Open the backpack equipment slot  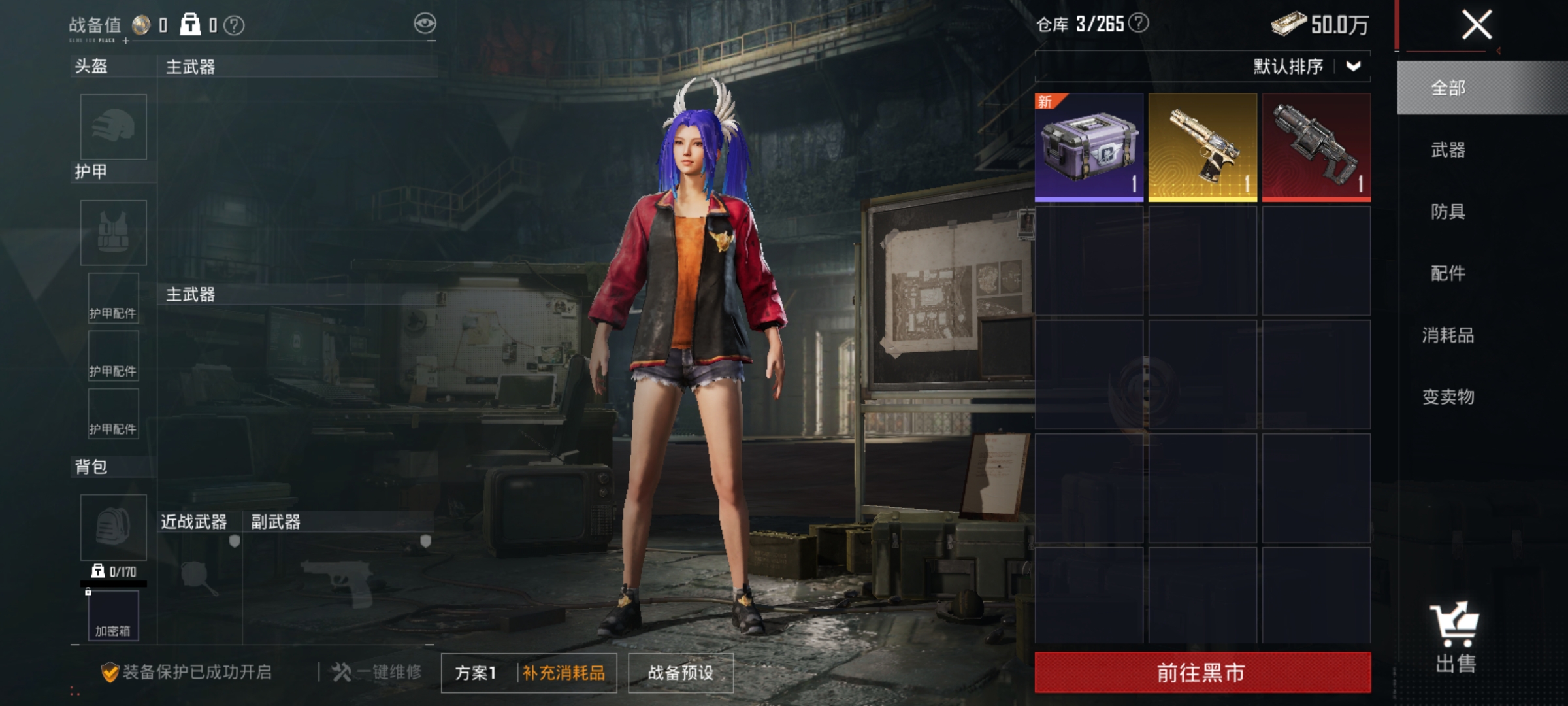point(113,527)
